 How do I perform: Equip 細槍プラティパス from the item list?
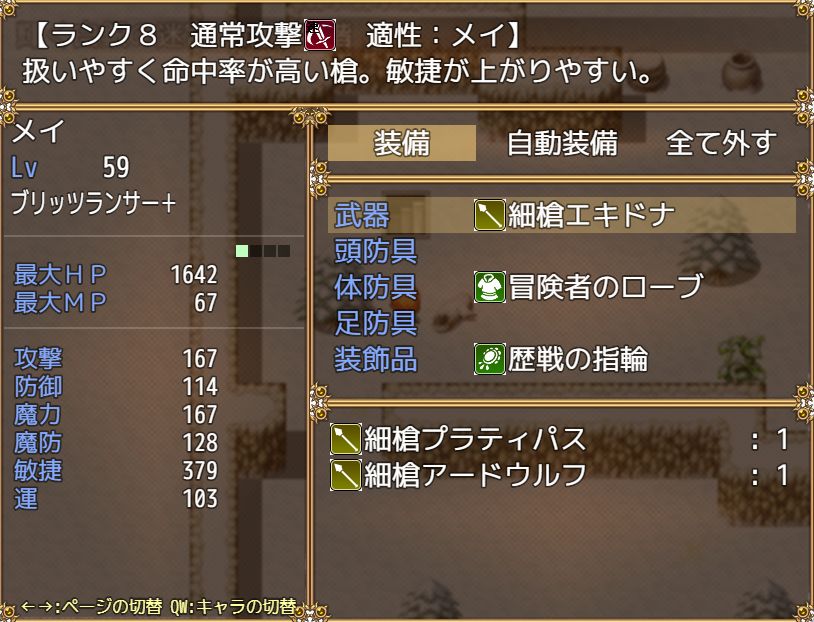[x=560, y=439]
